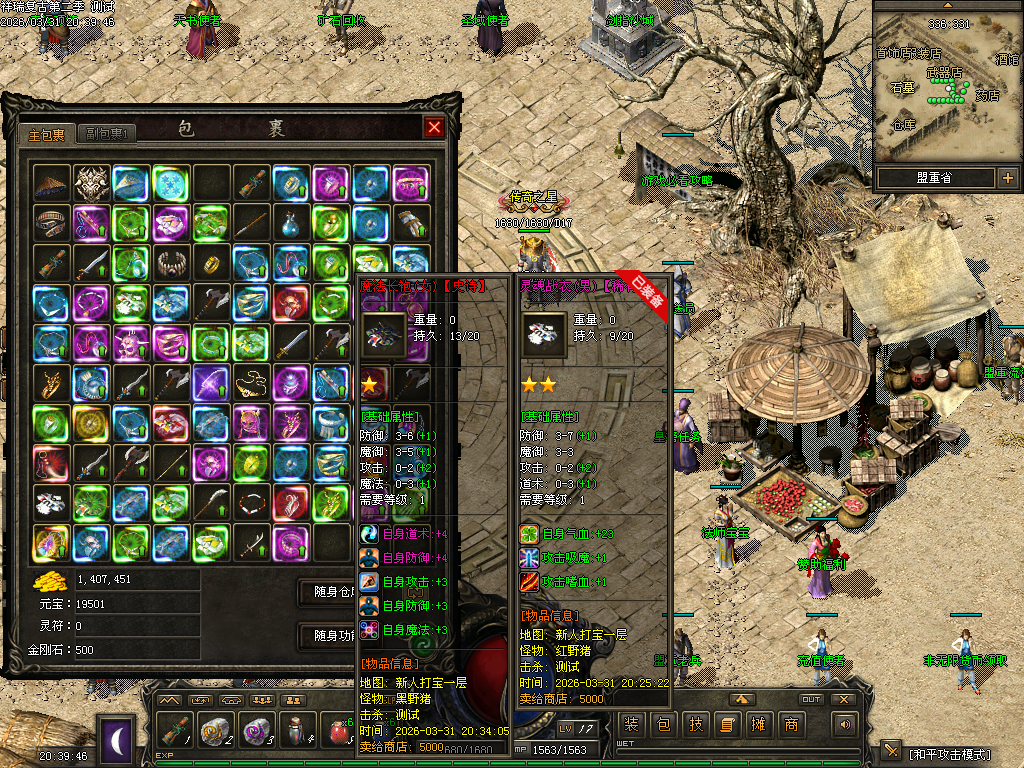Click the 和平攻击模式 attack mode label
Screen dimensions: 1024x768
click(x=948, y=753)
